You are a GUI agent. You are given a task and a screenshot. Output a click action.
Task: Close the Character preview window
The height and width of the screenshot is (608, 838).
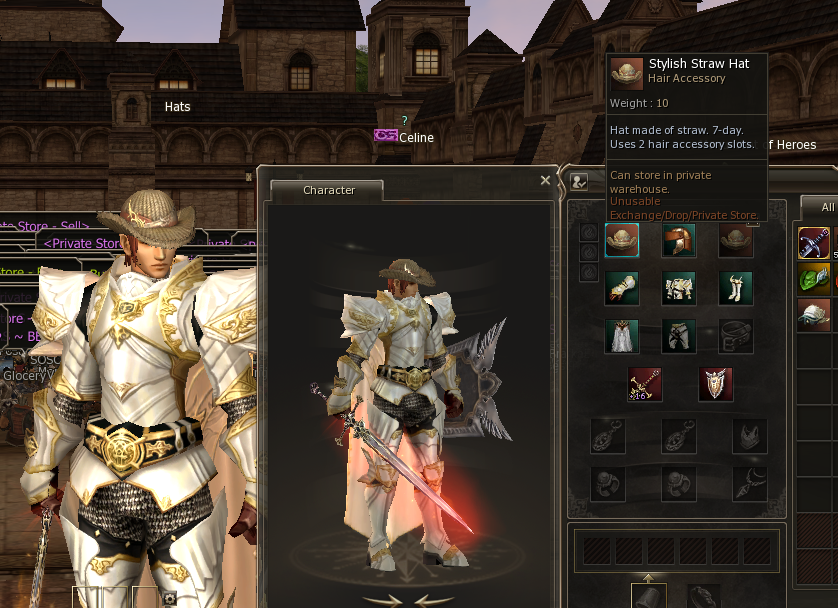pos(545,181)
